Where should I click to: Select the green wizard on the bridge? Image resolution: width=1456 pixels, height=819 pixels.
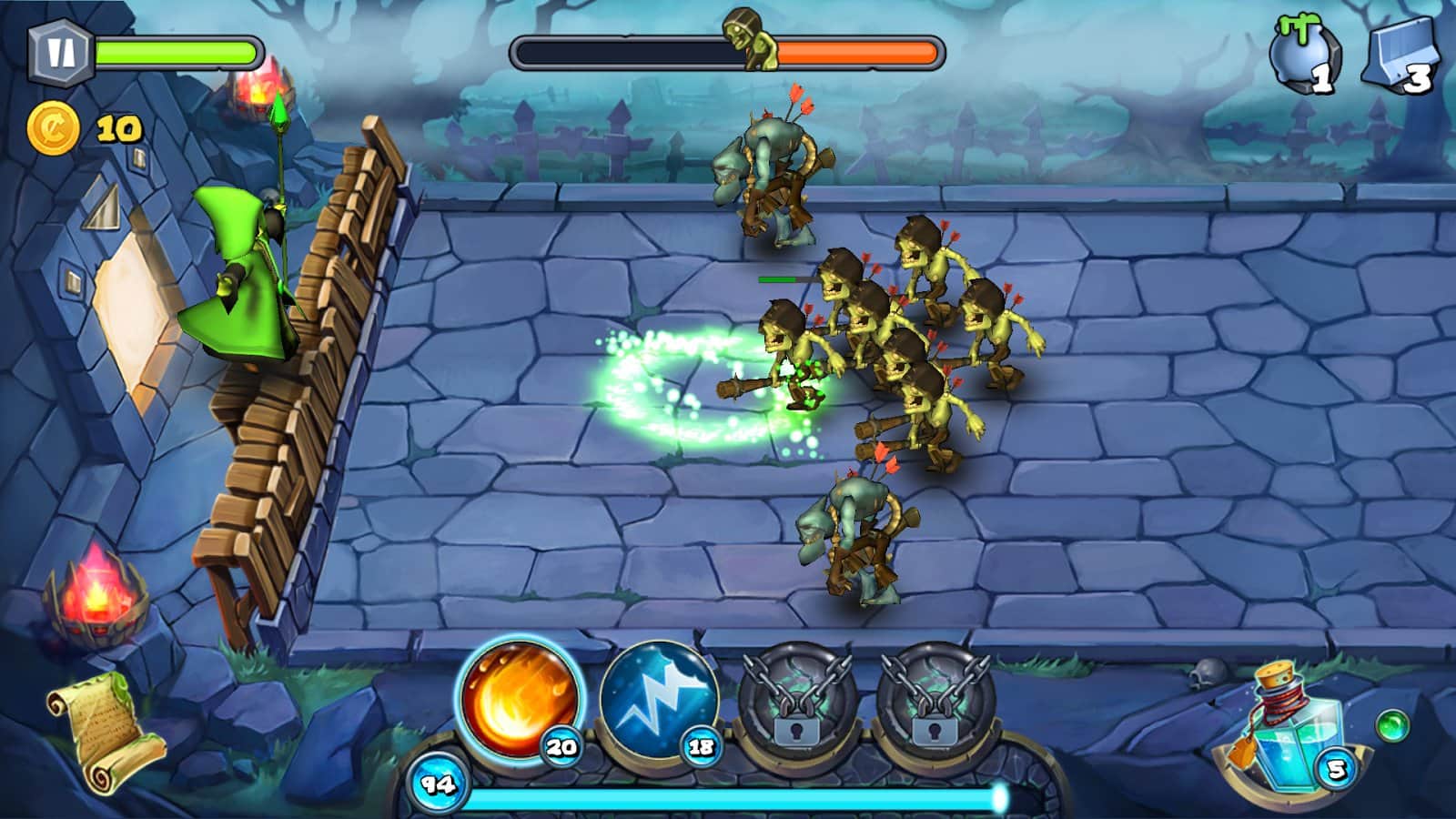246,264
